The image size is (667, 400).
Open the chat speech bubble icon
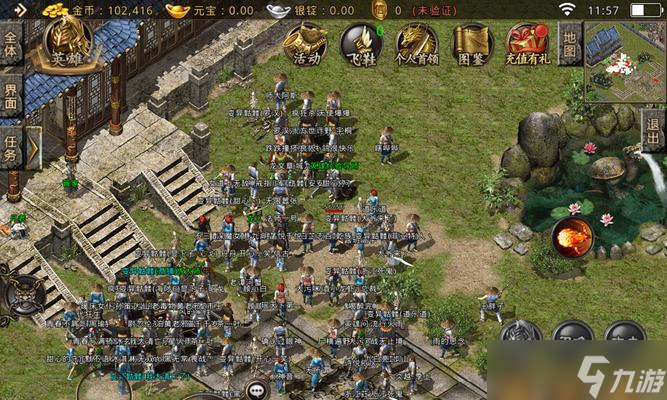(258, 390)
